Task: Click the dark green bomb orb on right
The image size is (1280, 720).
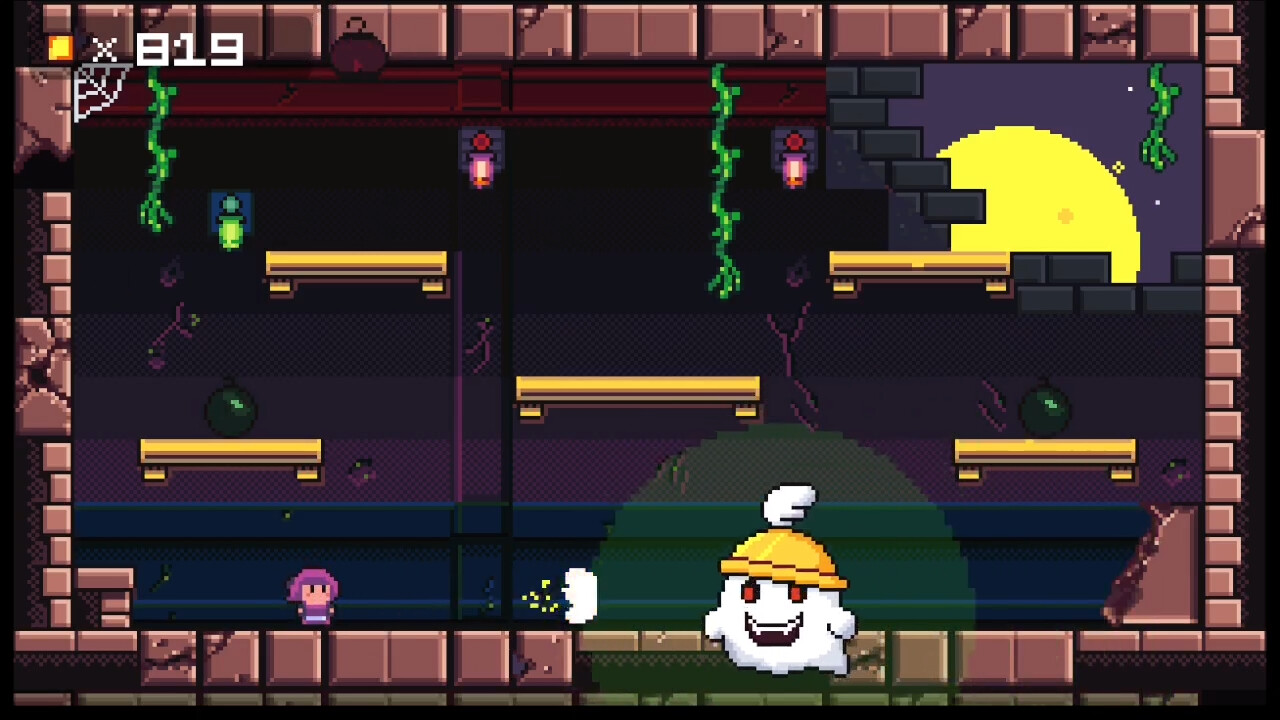Action: [1044, 409]
